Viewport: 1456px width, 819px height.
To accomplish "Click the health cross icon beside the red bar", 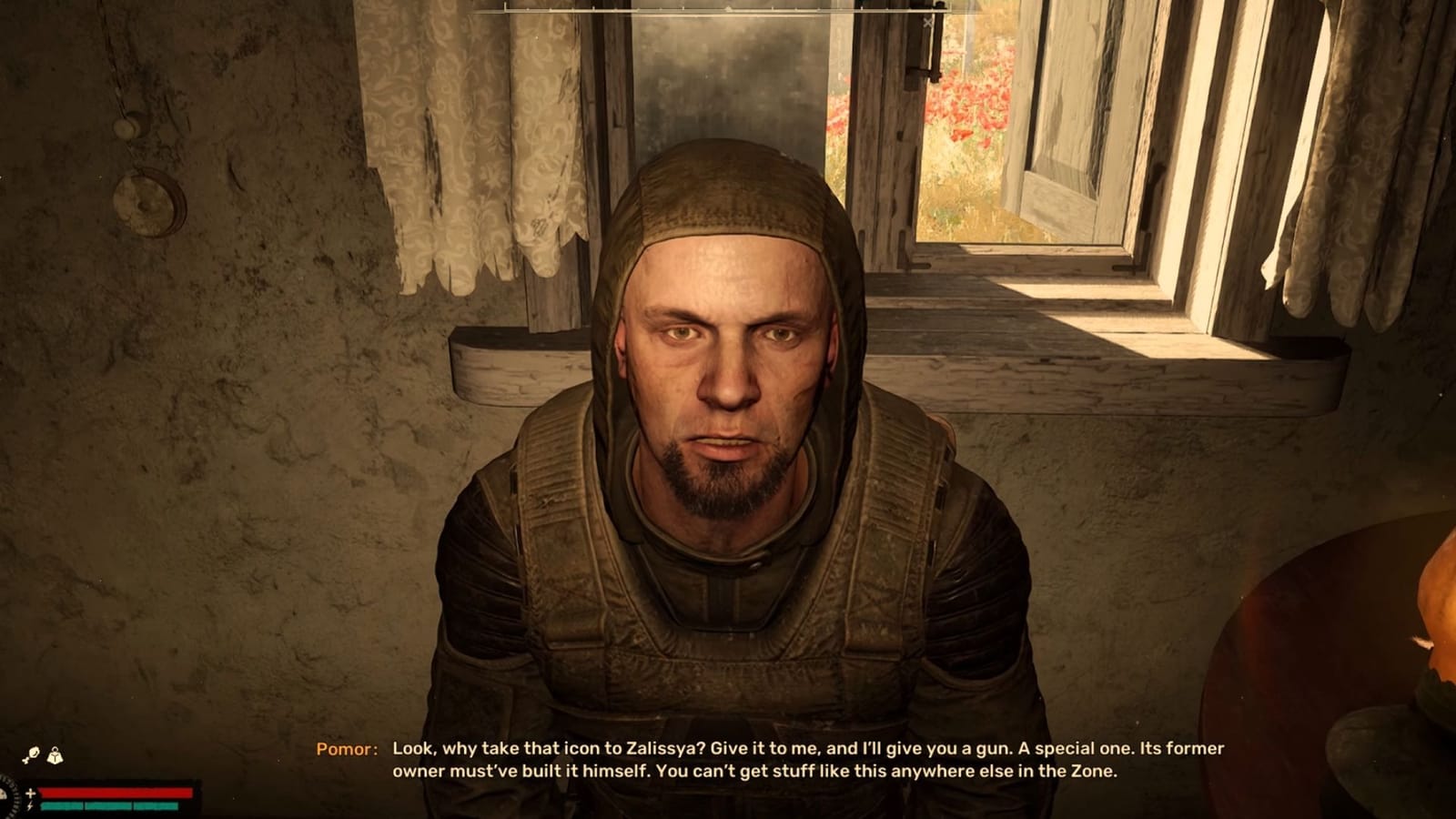I will [30, 793].
